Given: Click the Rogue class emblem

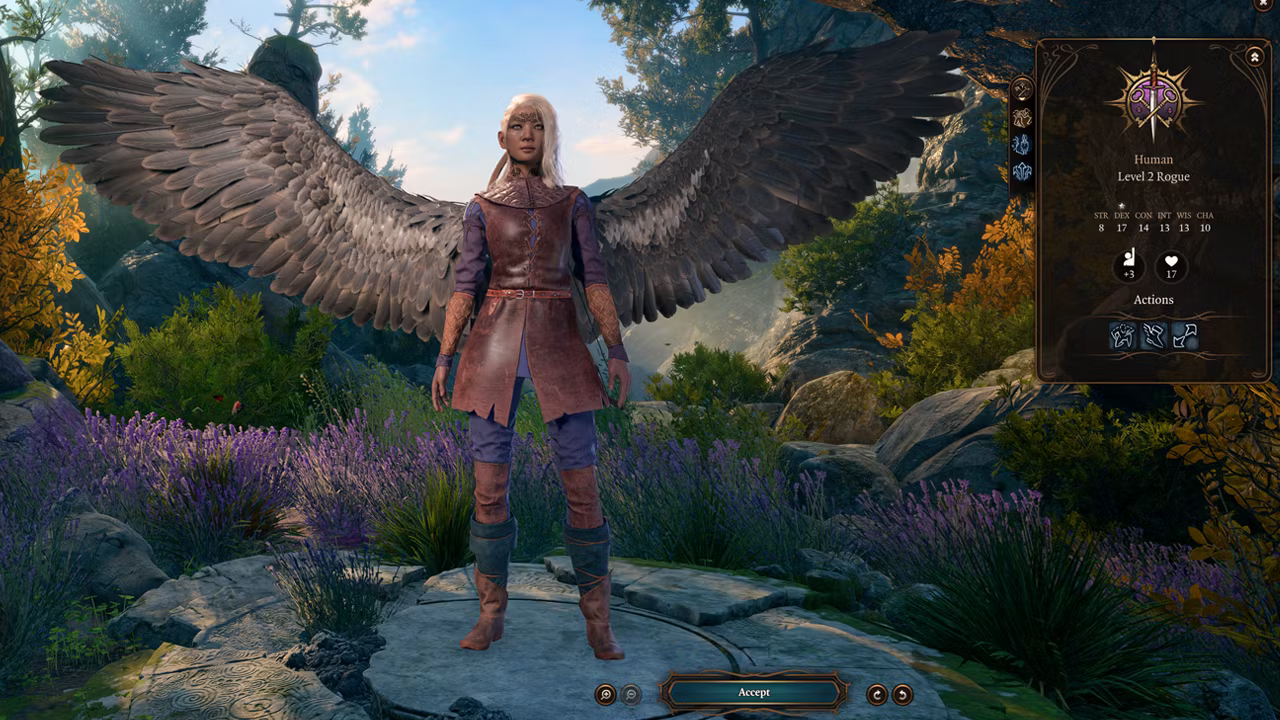Looking at the screenshot, I should [x=1153, y=100].
